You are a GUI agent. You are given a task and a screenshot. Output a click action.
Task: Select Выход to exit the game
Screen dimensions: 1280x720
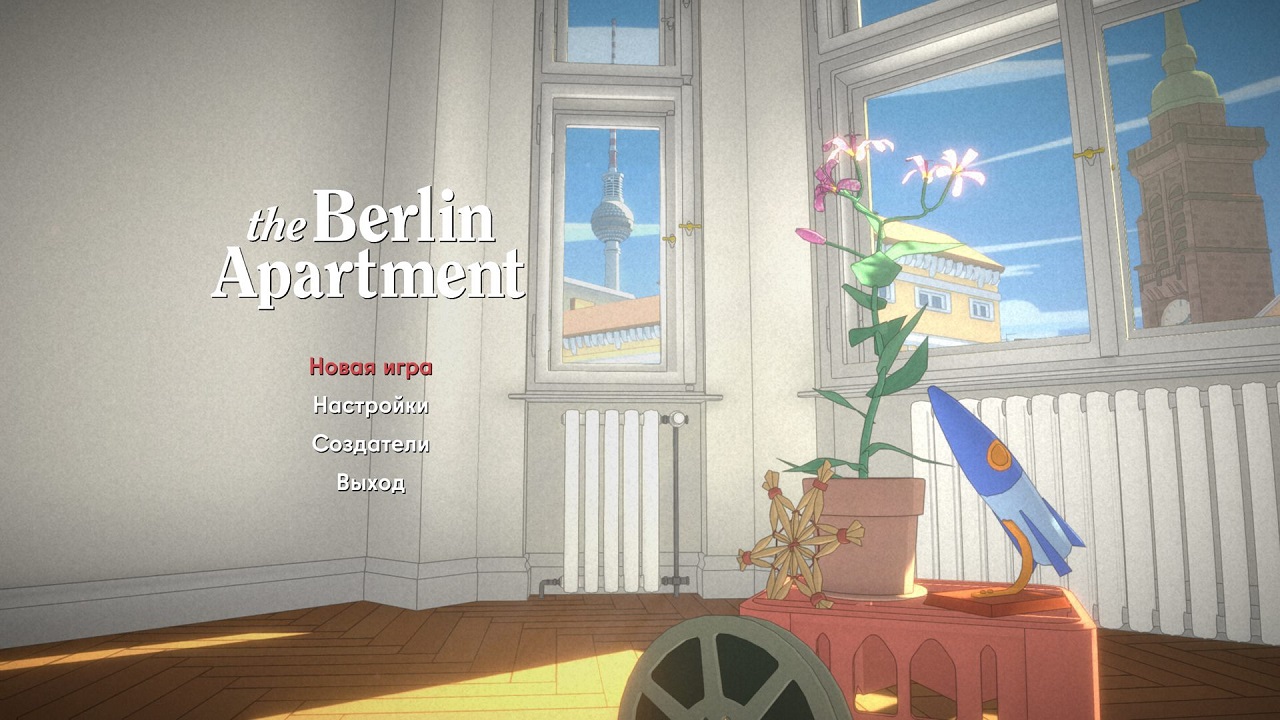371,486
